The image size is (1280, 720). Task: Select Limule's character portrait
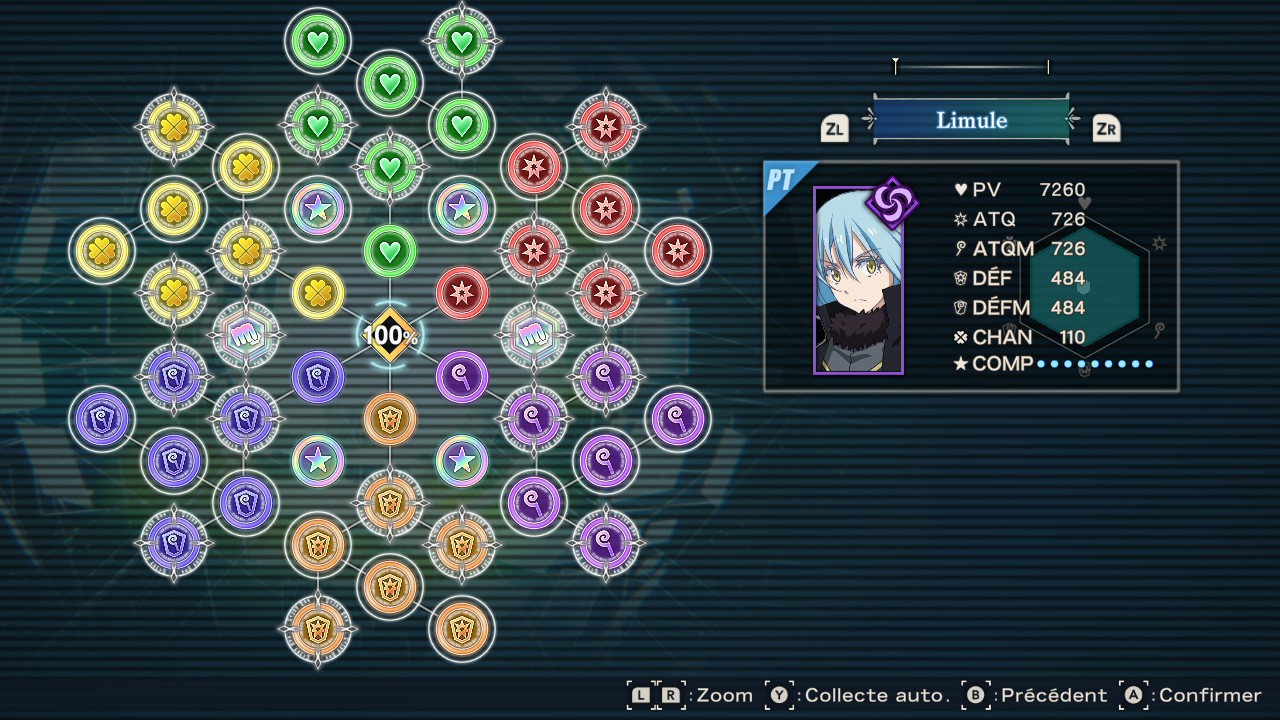(858, 281)
